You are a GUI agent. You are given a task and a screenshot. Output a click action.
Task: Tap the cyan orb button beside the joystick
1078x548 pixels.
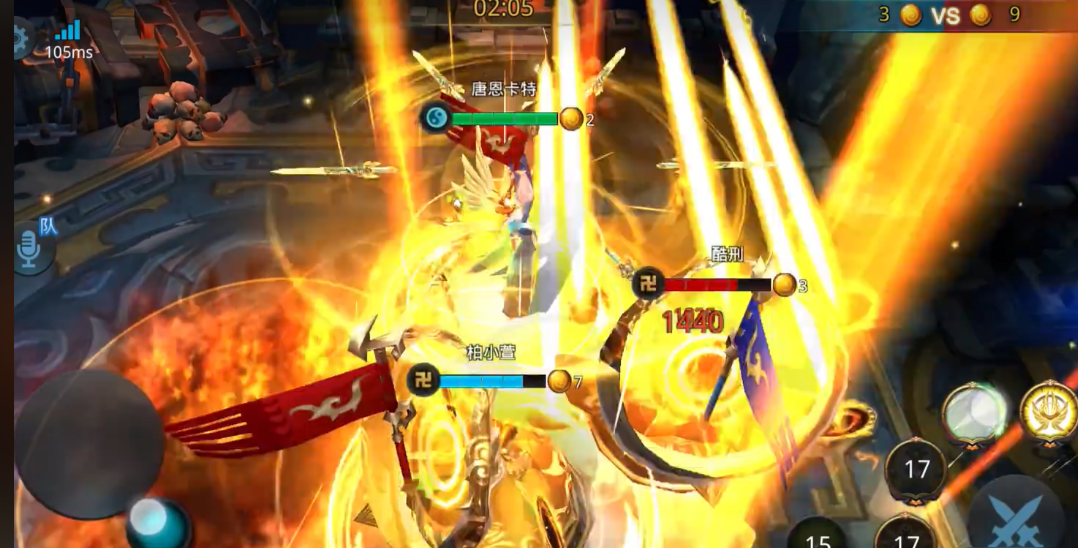coord(158,523)
